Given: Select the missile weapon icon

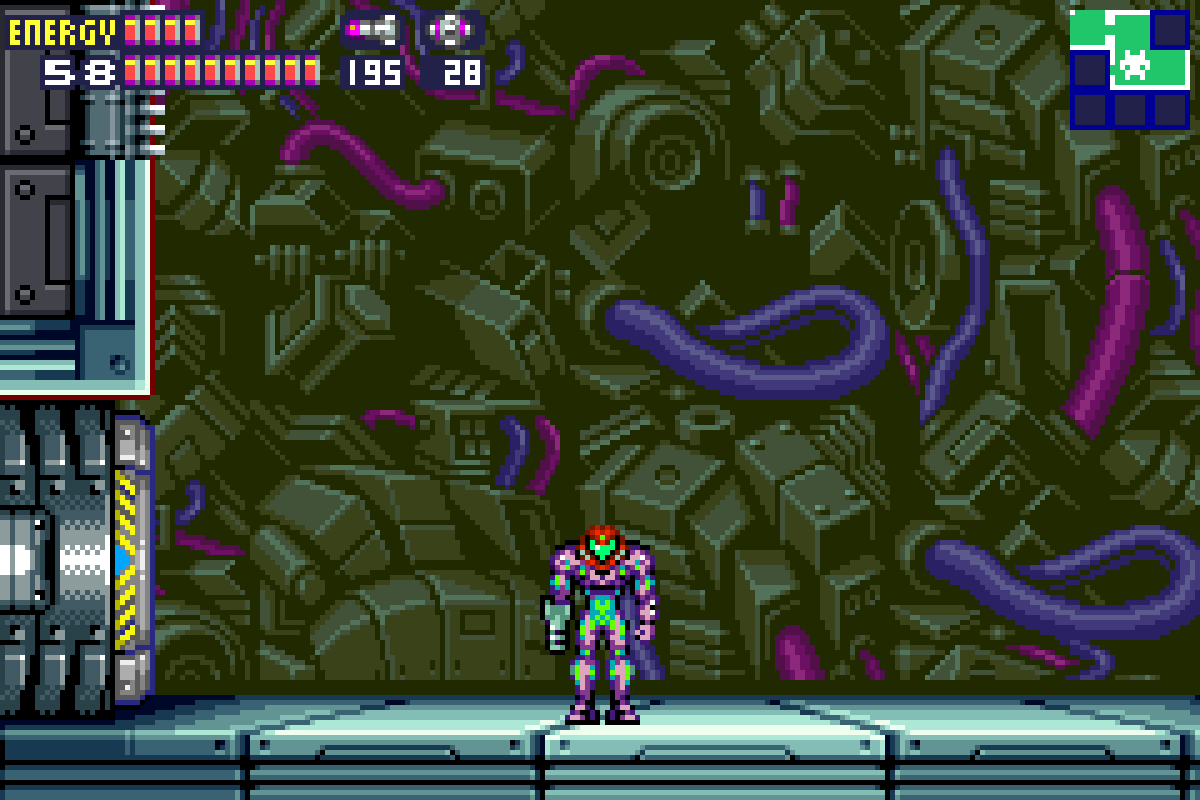Looking at the screenshot, I should pos(372,30).
